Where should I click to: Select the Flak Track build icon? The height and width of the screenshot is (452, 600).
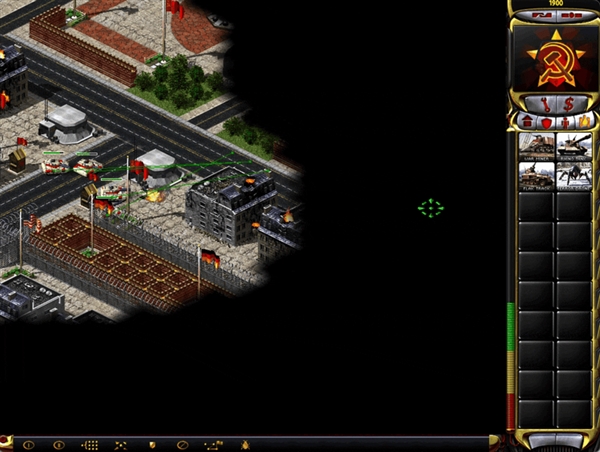pyautogui.click(x=535, y=176)
